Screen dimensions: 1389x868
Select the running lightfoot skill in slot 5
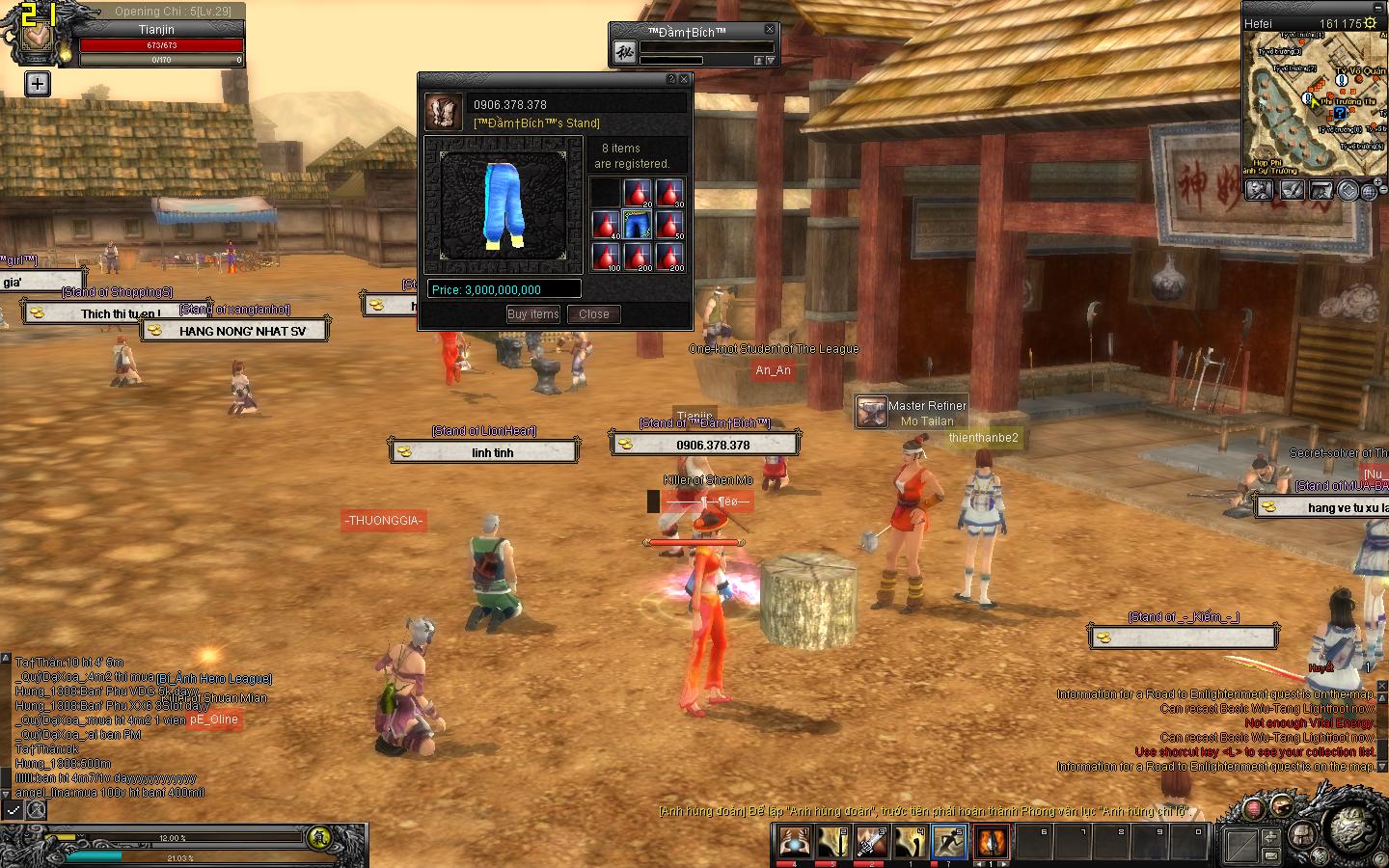coord(948,841)
